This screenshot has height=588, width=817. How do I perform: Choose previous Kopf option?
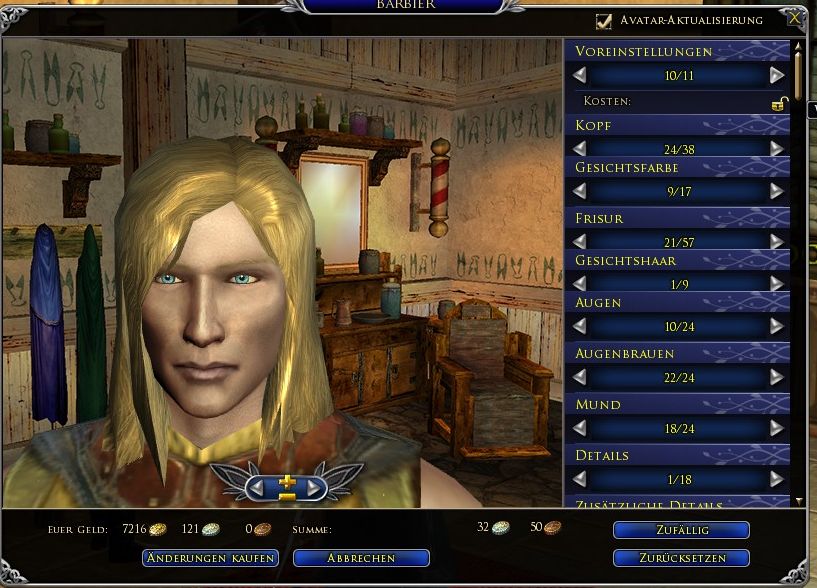[580, 148]
